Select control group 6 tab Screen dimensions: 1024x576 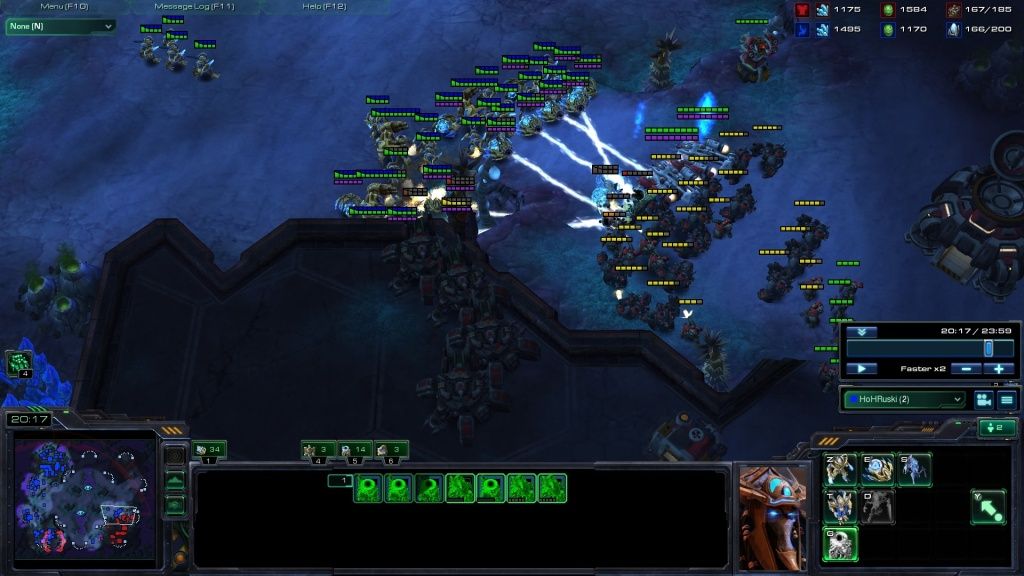coord(392,450)
